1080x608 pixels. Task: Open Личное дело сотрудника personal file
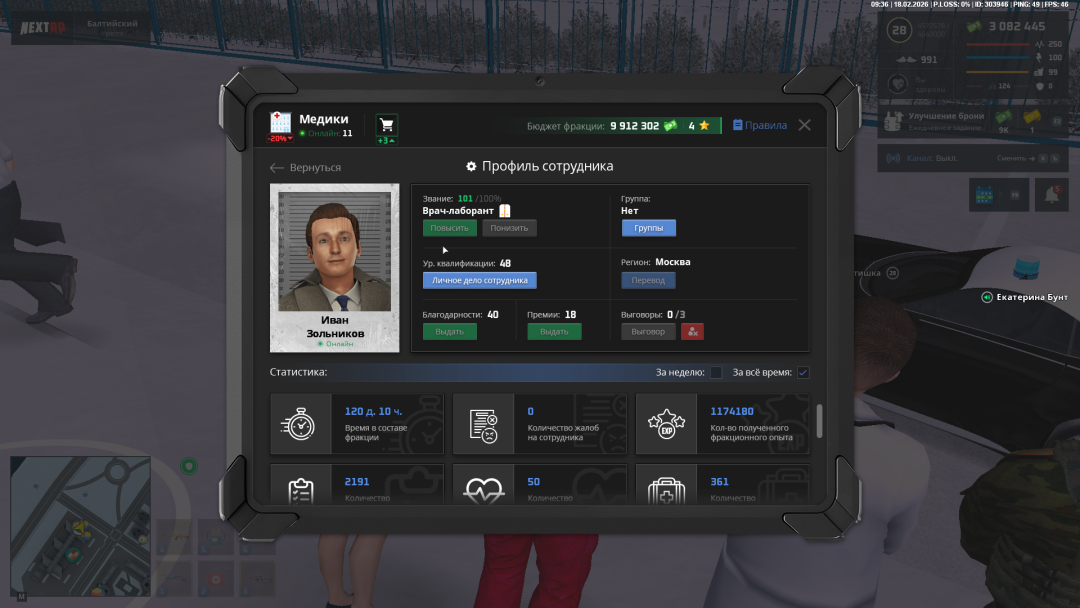click(x=479, y=281)
